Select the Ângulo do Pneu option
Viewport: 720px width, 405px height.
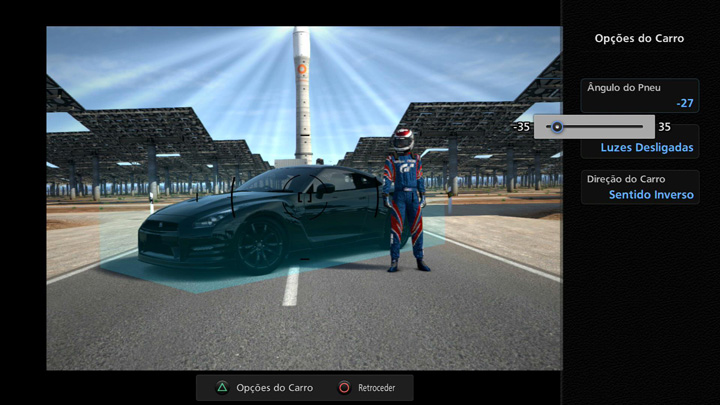639,95
